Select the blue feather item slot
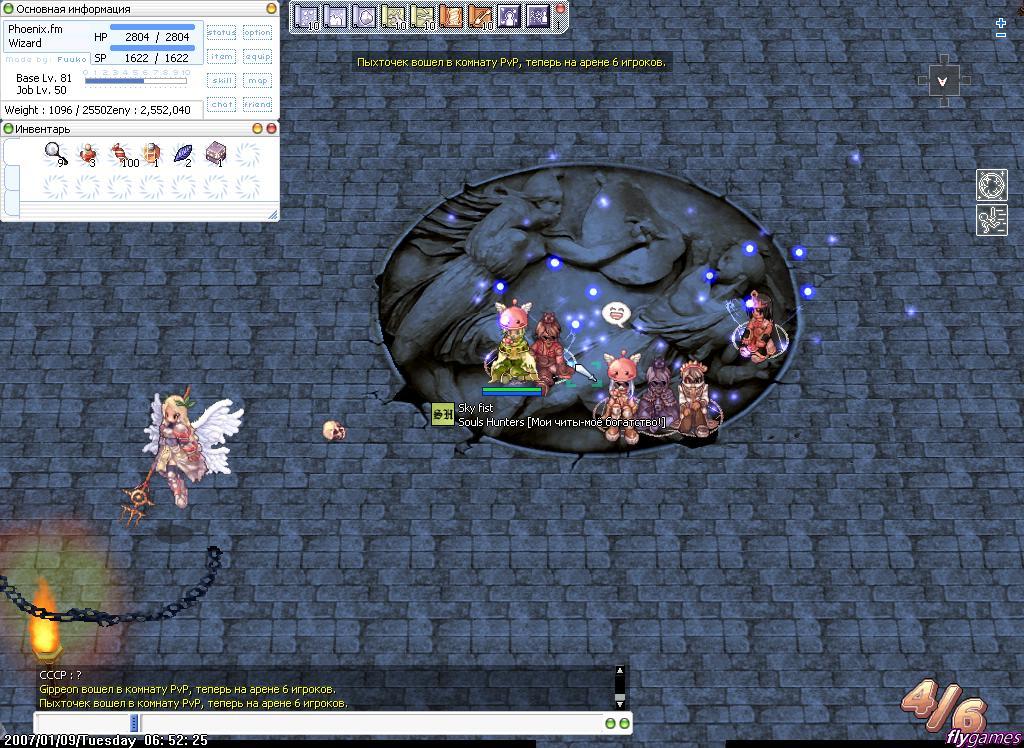The width and height of the screenshot is (1024, 748). [184, 153]
